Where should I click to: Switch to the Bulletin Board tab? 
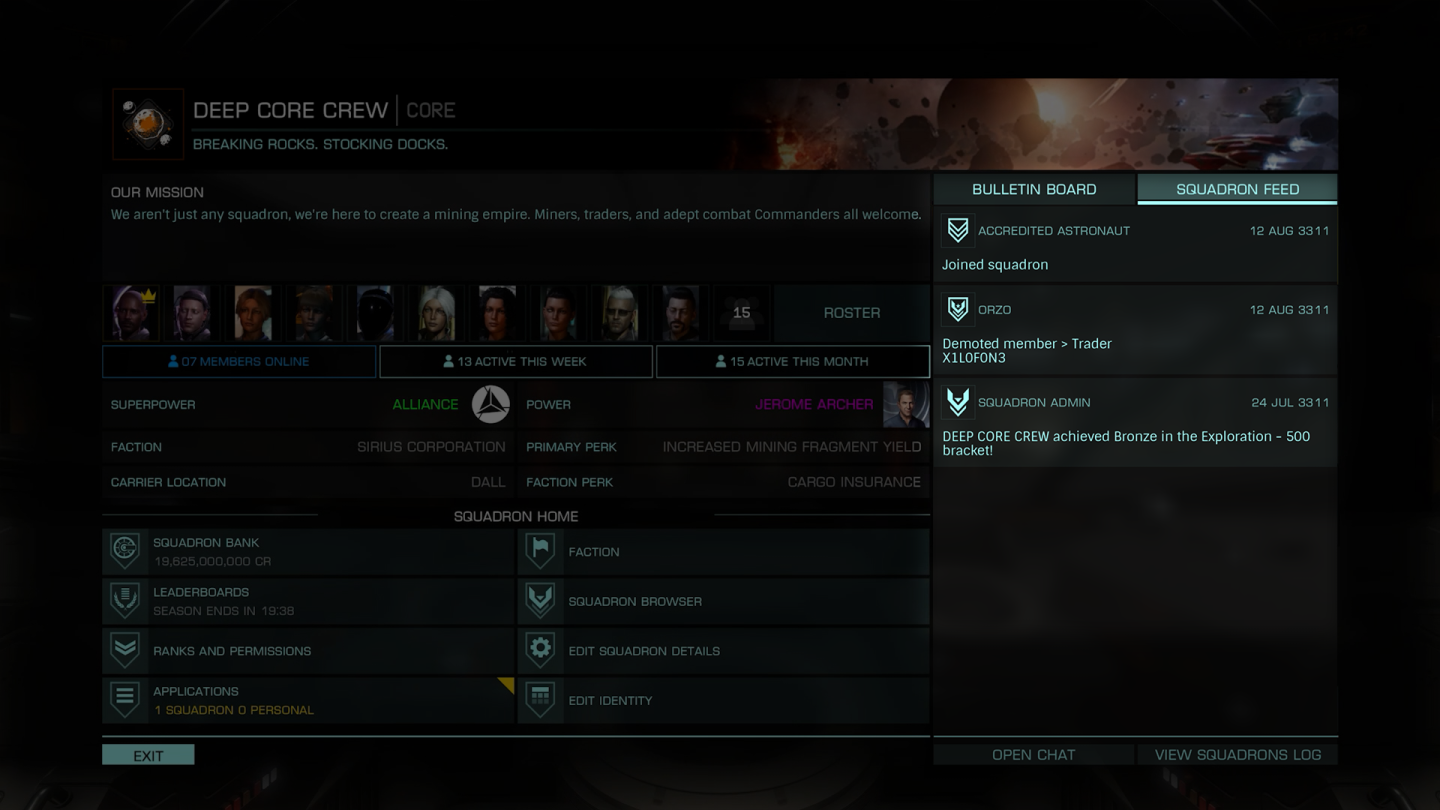(1034, 189)
